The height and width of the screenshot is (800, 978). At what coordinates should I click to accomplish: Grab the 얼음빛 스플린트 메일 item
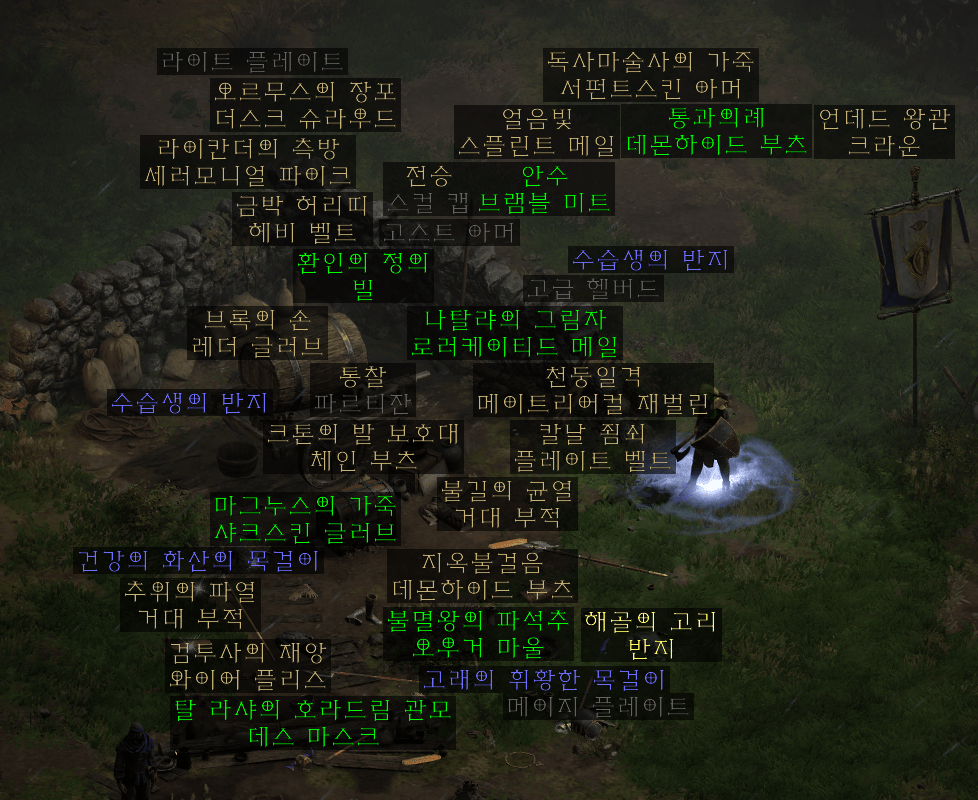point(536,132)
